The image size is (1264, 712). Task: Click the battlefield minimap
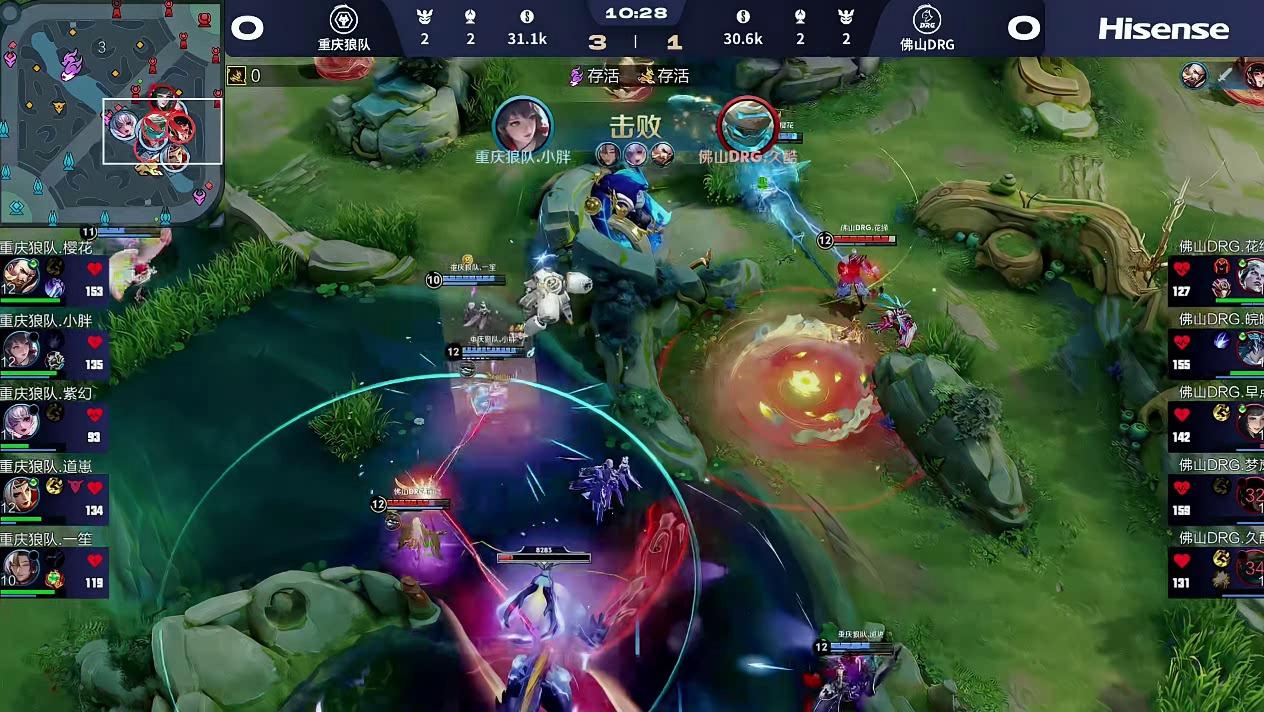[111, 112]
